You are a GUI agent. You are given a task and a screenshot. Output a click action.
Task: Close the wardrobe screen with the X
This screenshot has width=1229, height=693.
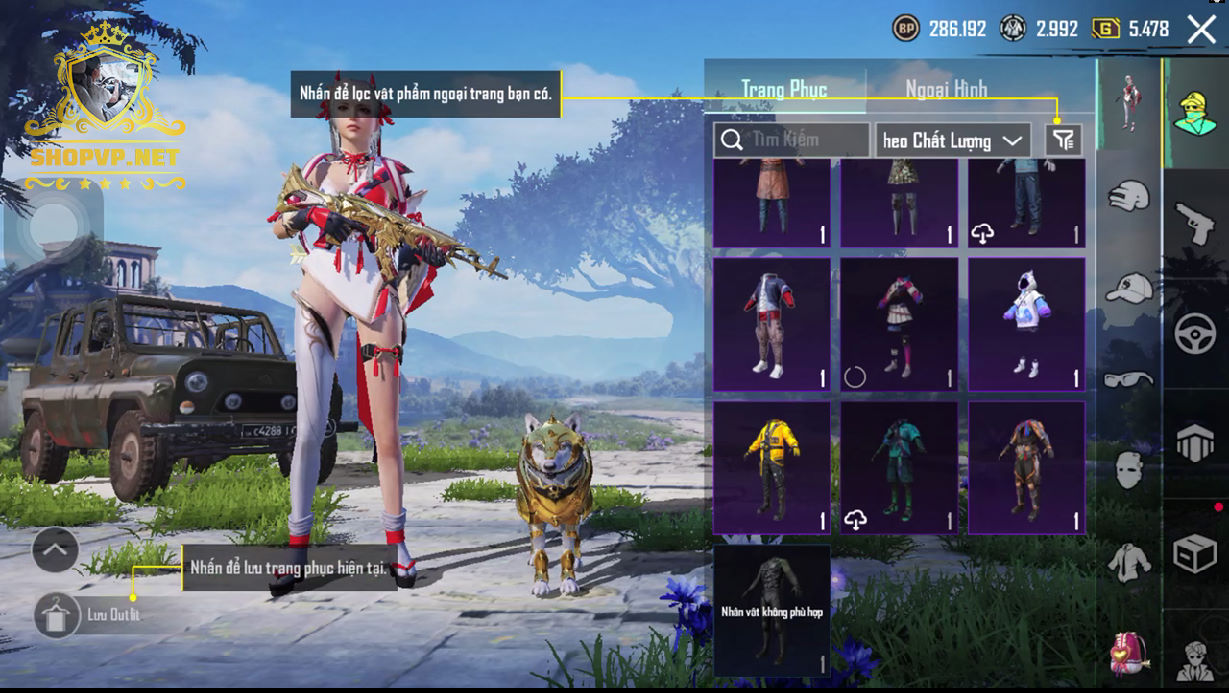coord(1201,29)
